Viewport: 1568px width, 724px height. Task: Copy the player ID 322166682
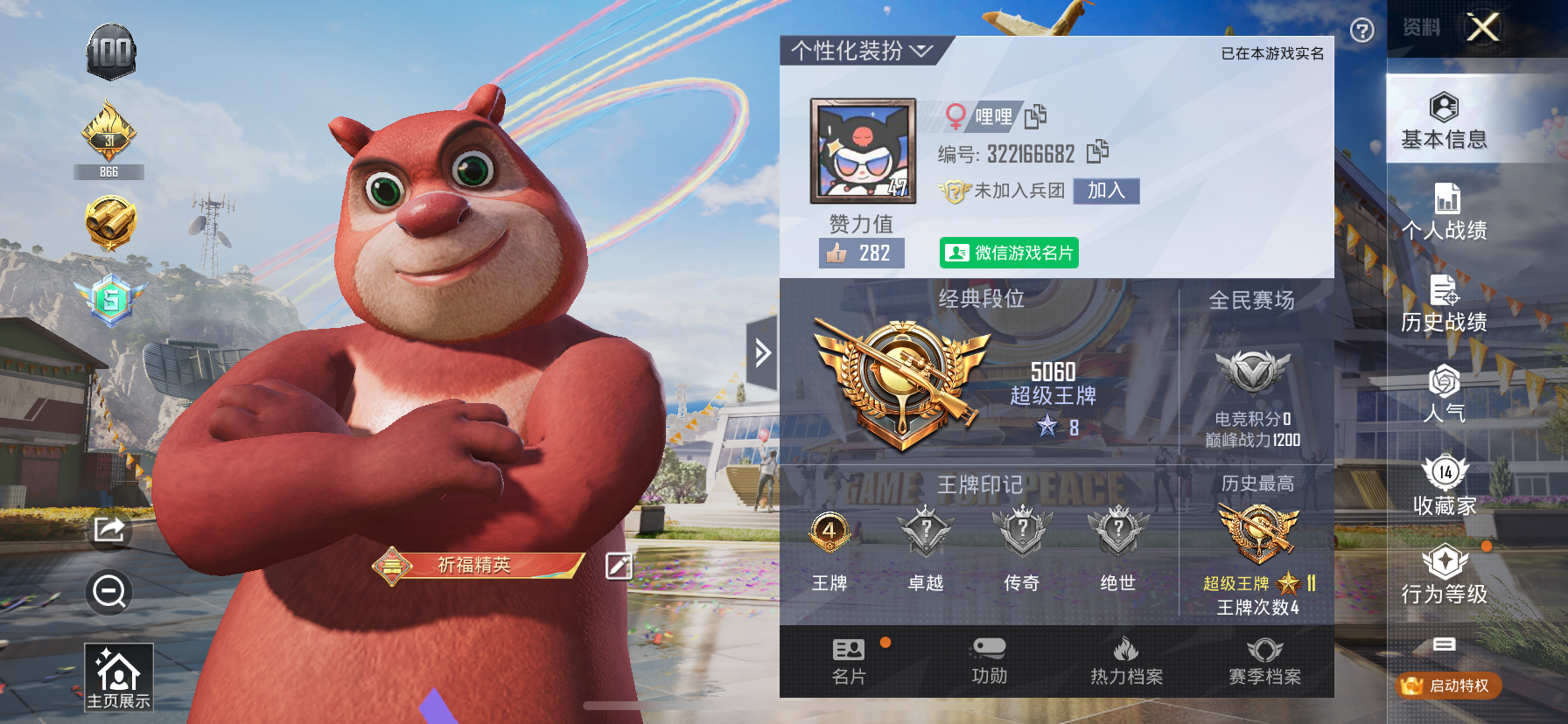click(x=1100, y=152)
